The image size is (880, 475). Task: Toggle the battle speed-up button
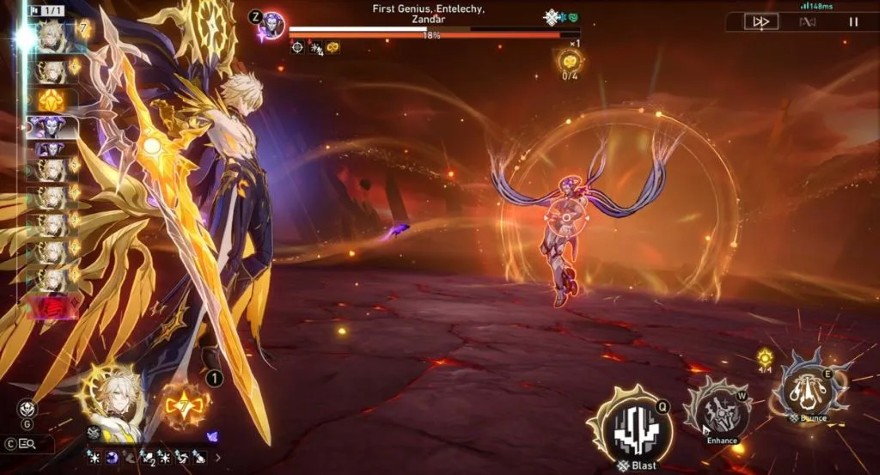tap(759, 21)
